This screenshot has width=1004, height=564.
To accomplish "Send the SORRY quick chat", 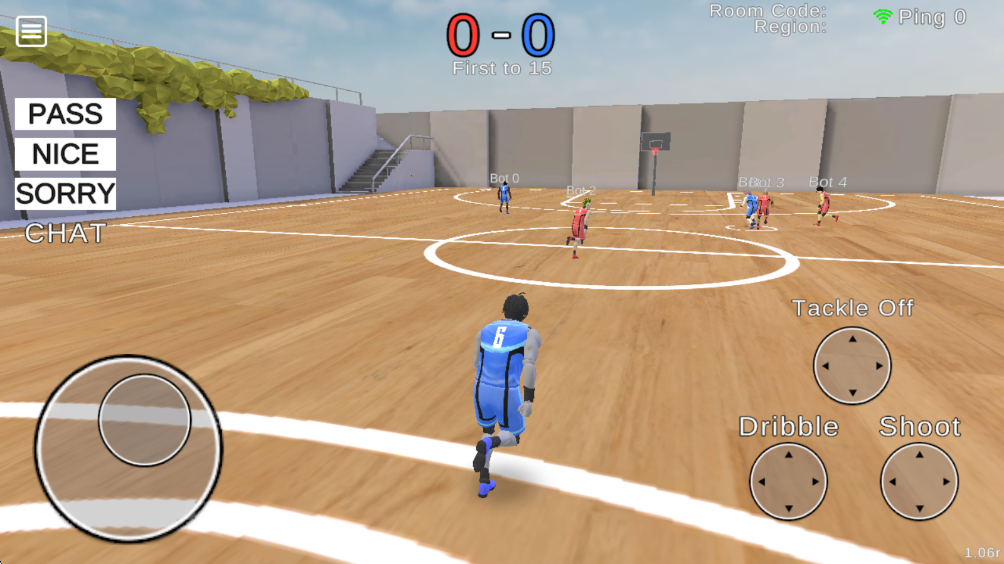I will [66, 193].
